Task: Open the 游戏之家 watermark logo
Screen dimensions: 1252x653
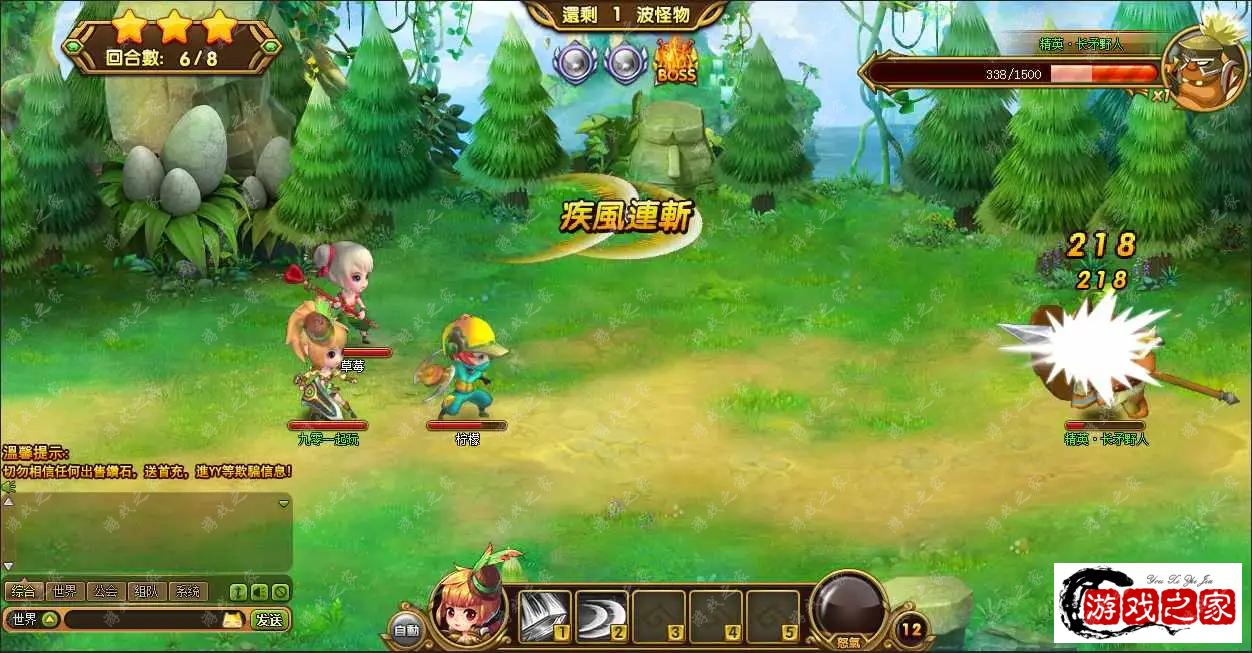Action: 1147,603
